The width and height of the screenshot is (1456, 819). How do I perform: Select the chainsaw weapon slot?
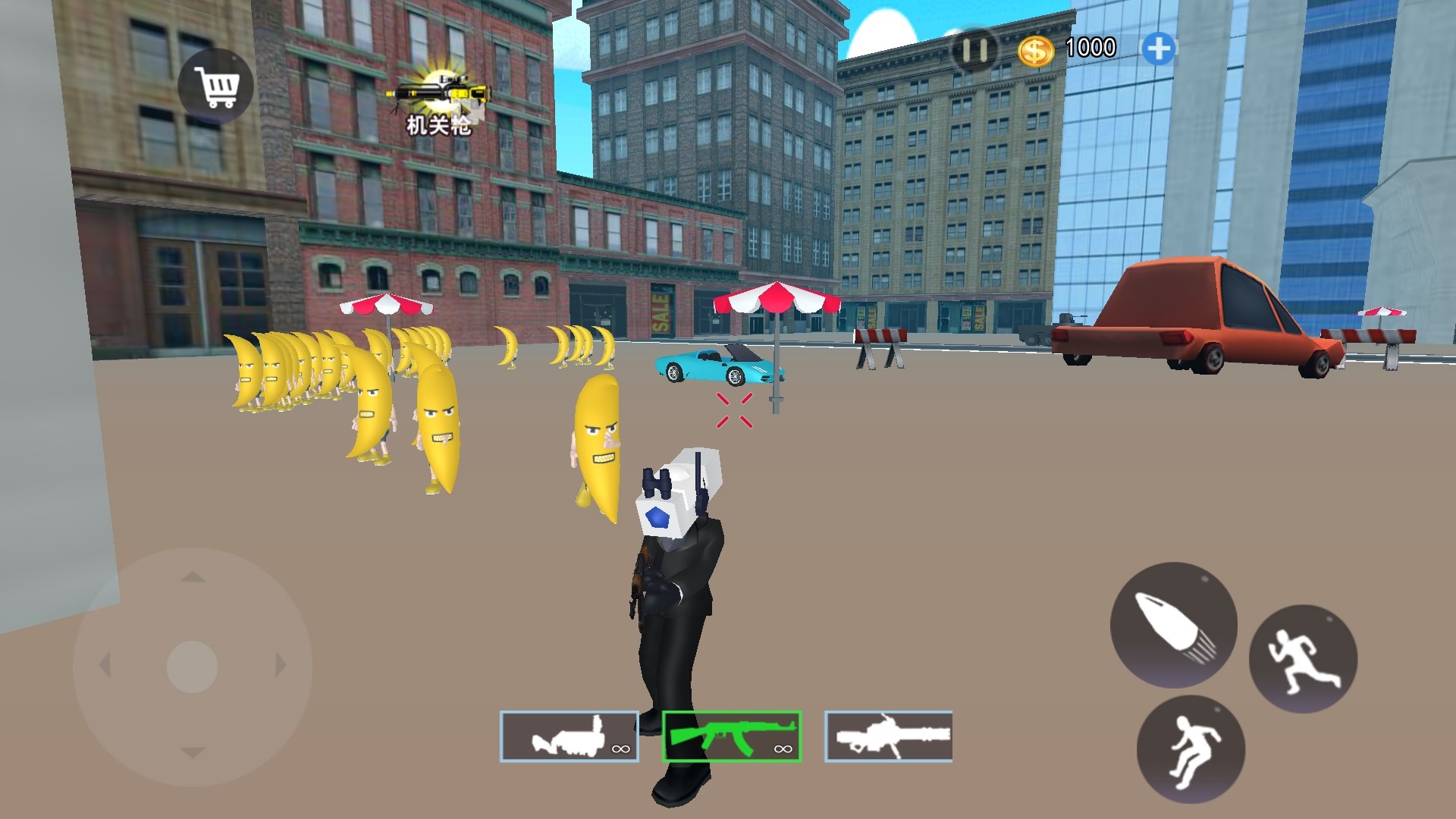pos(569,736)
